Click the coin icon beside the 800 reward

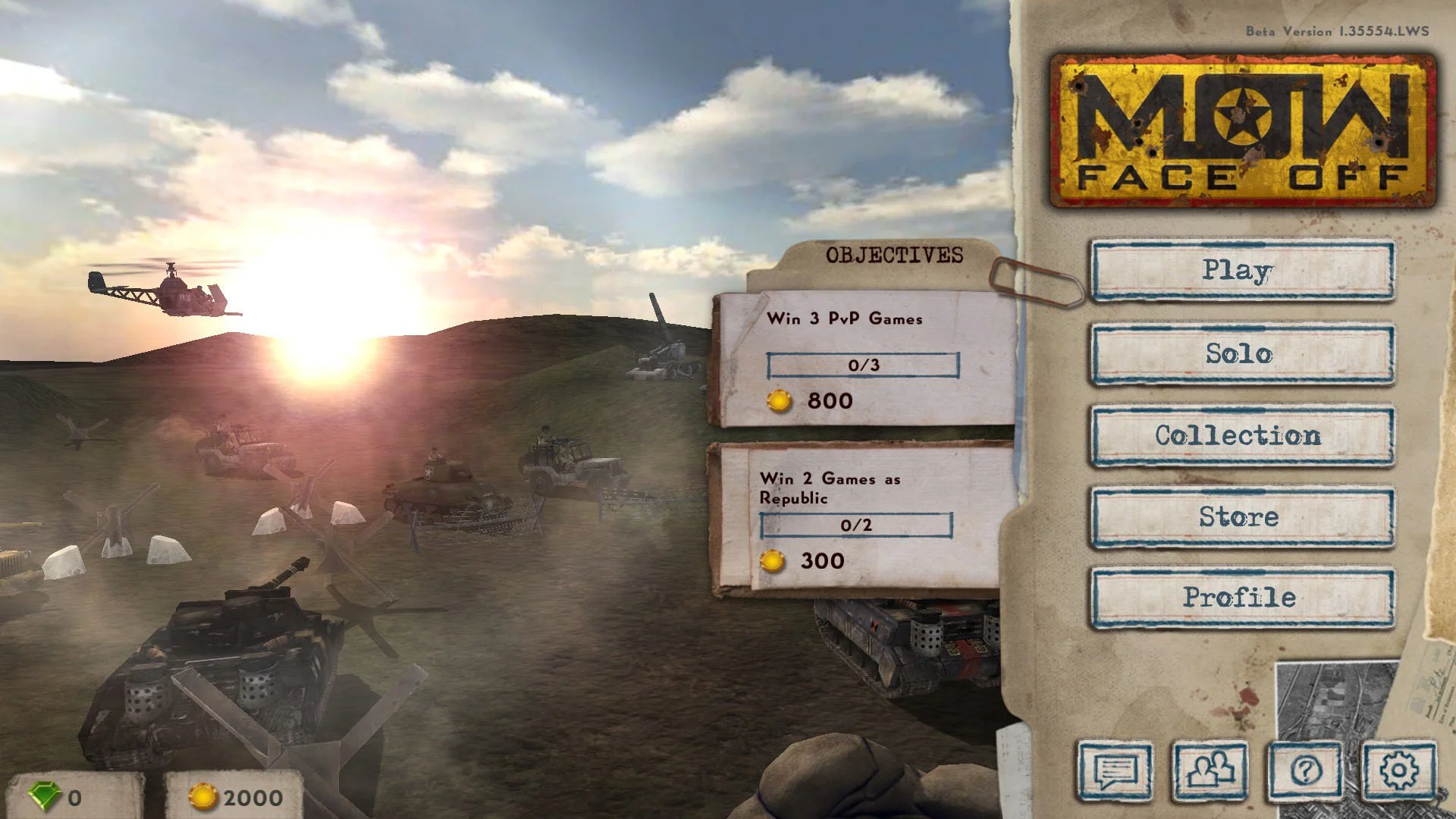point(778,400)
